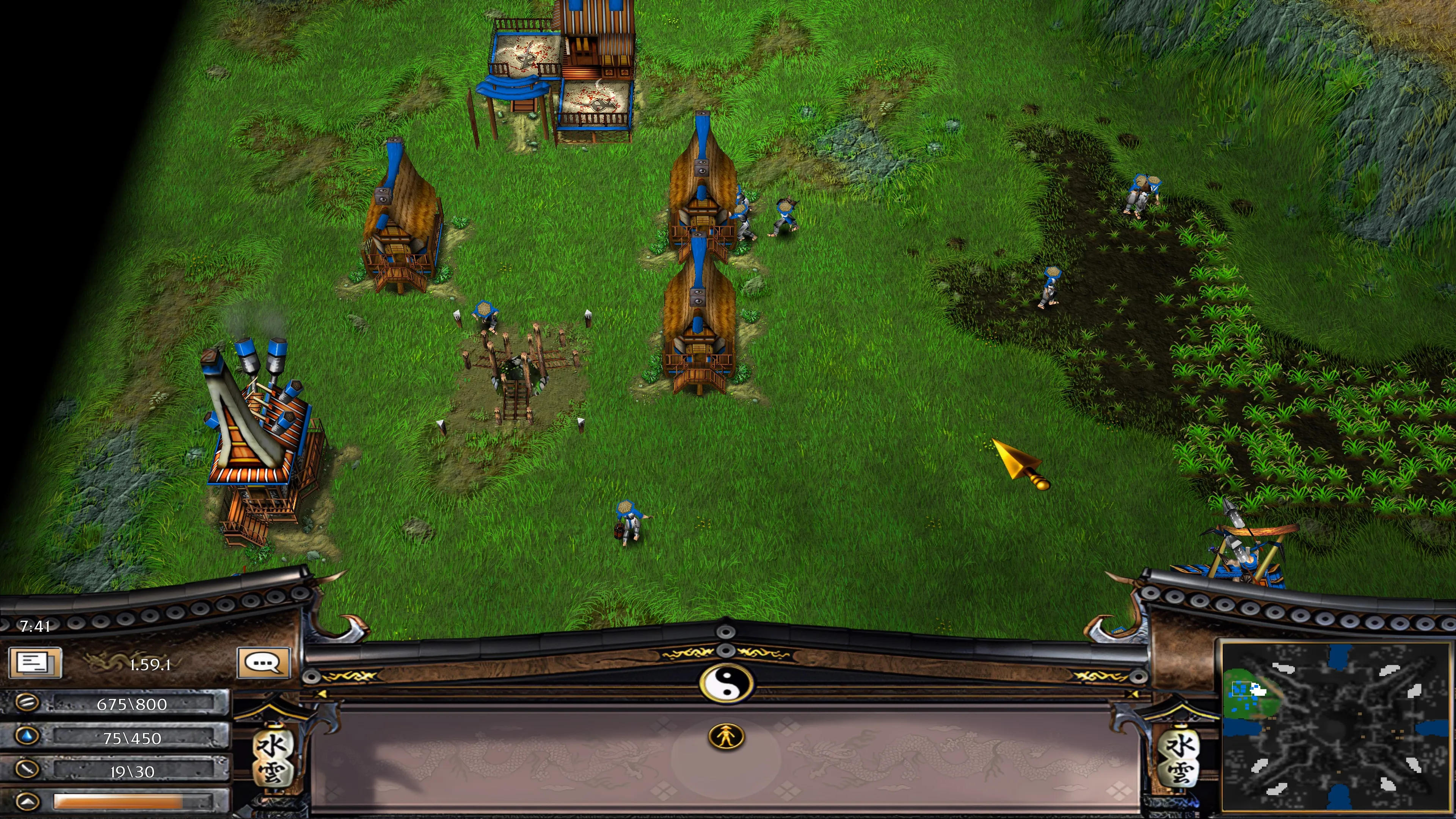Click the yin-yang symbol
1456x819 pixels.
click(x=726, y=683)
